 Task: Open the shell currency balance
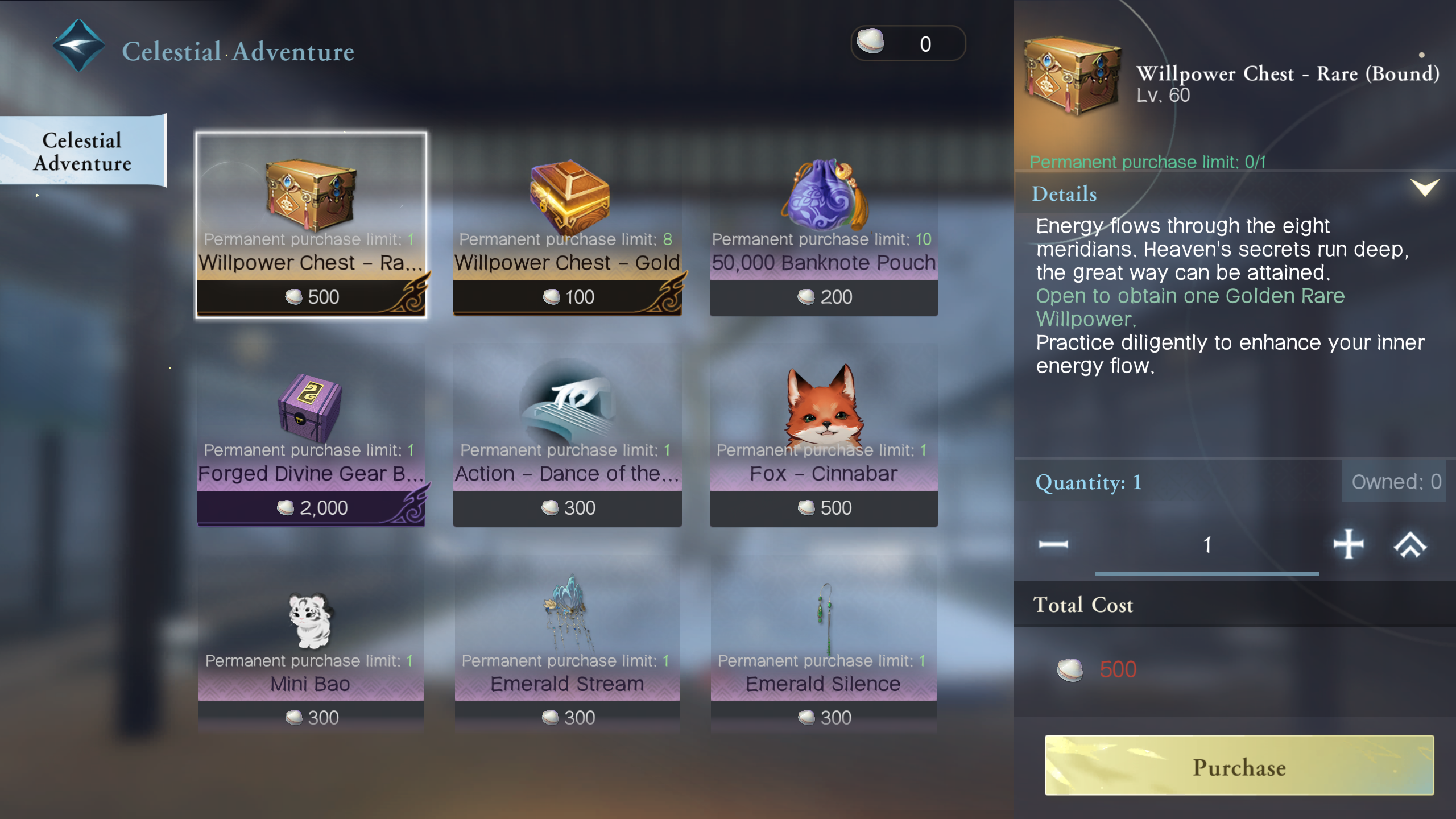pos(908,44)
